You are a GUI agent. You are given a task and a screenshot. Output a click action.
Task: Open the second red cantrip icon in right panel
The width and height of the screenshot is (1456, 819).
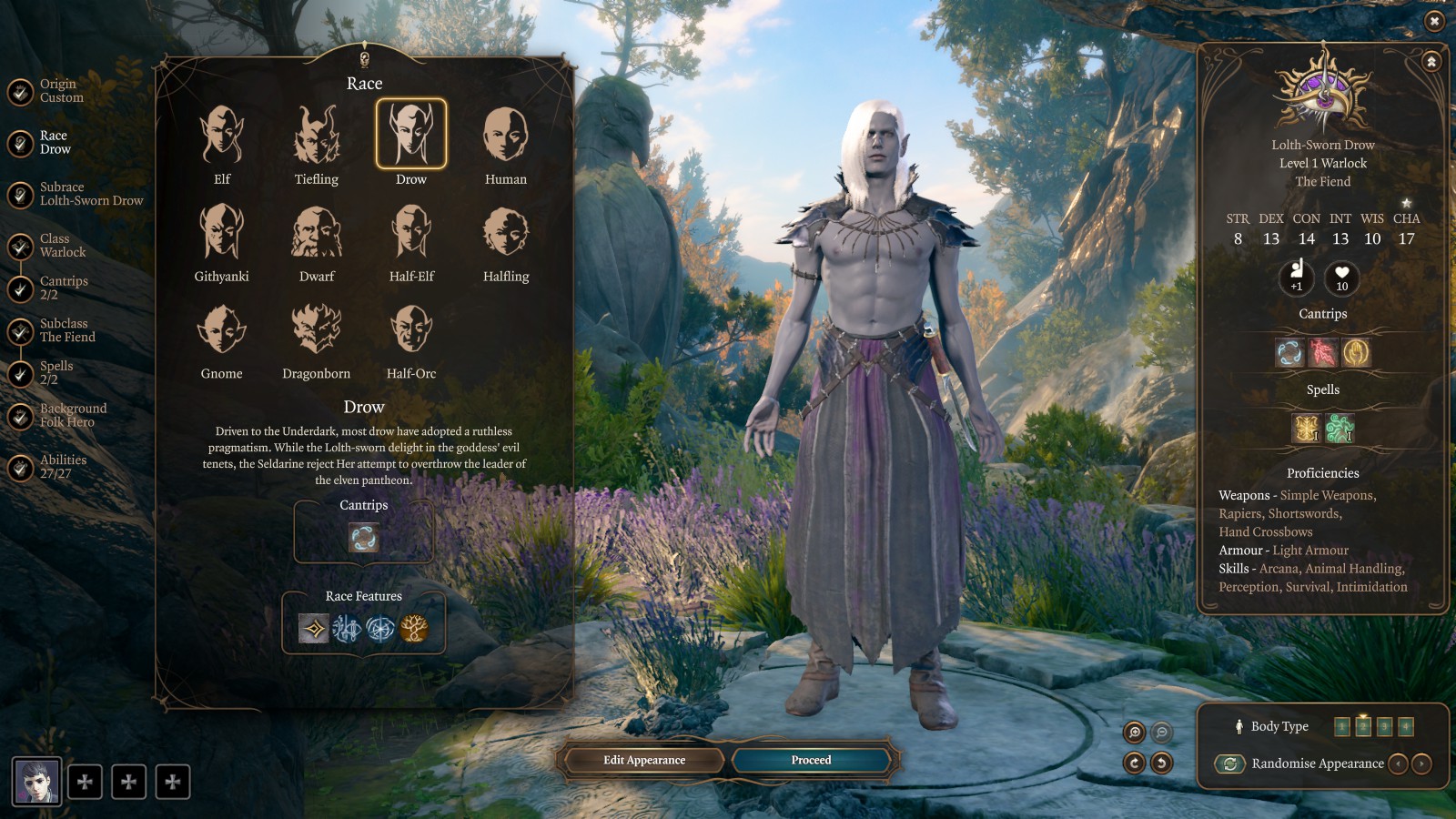pyautogui.click(x=1321, y=352)
